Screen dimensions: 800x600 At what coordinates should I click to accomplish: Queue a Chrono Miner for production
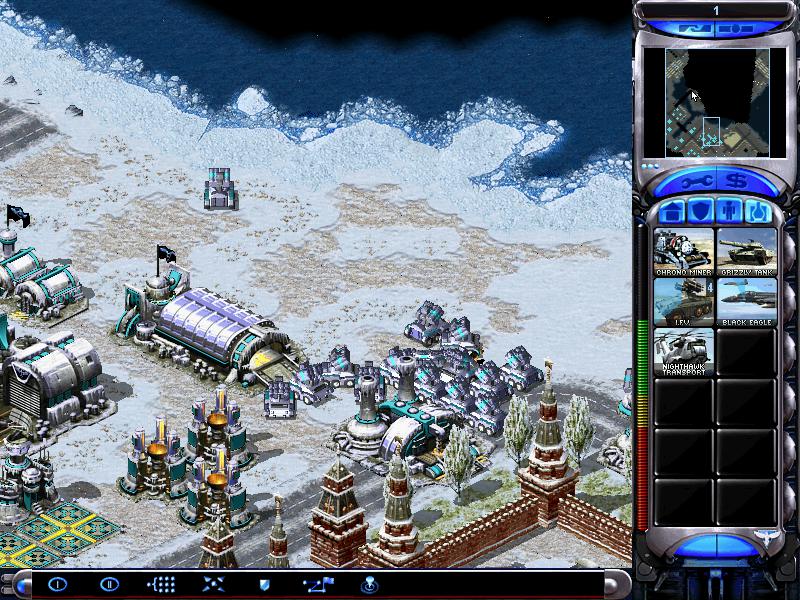click(684, 252)
